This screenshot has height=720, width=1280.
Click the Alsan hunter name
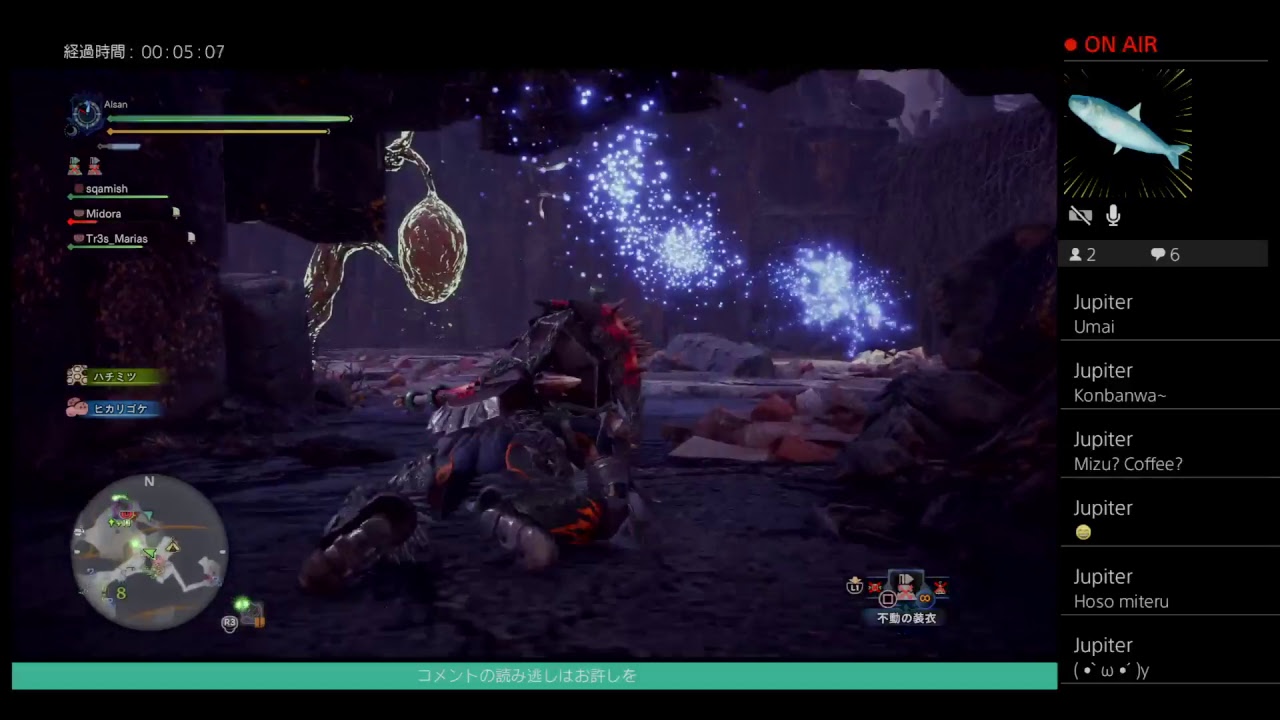point(115,104)
